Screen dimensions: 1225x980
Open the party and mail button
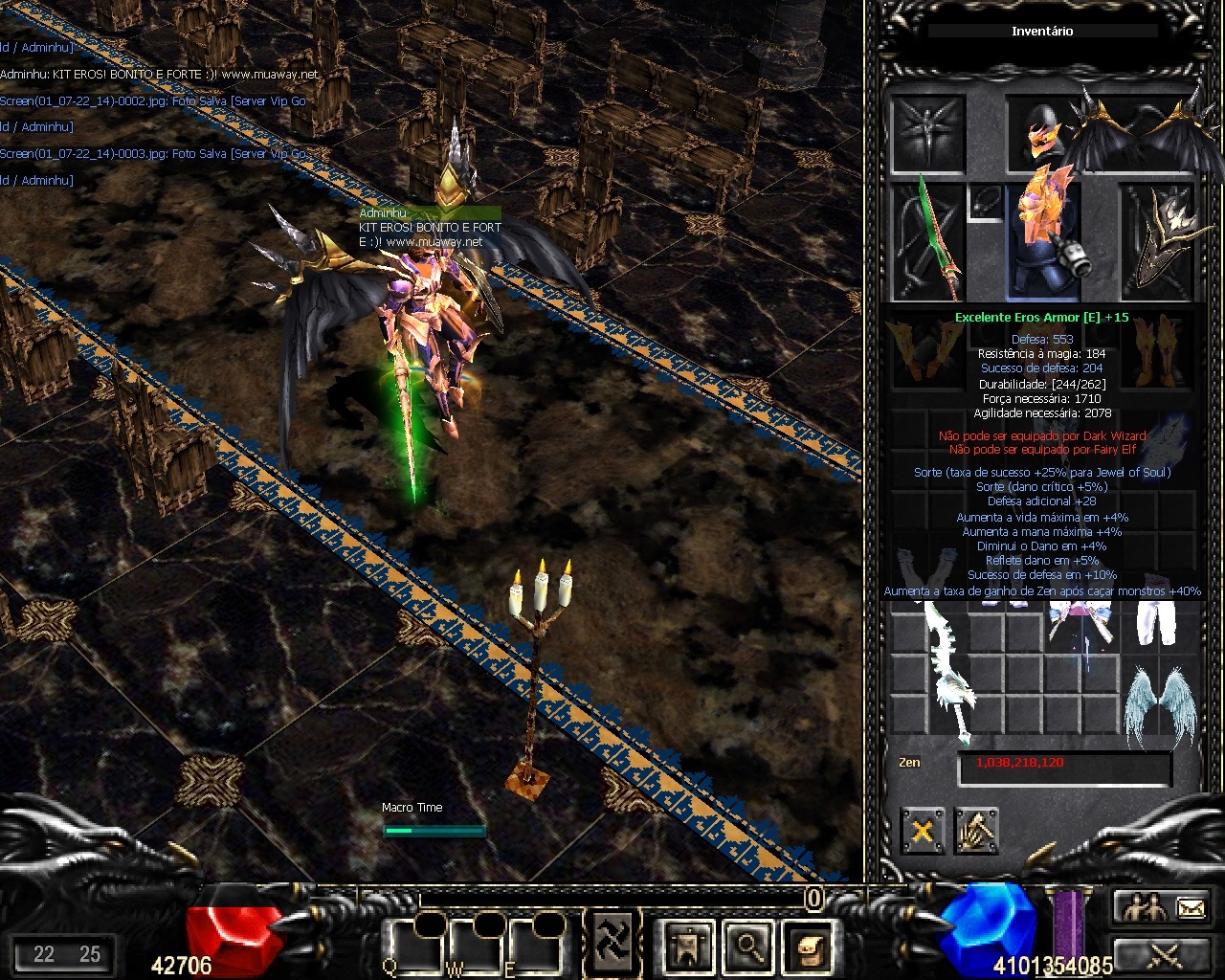(1161, 906)
